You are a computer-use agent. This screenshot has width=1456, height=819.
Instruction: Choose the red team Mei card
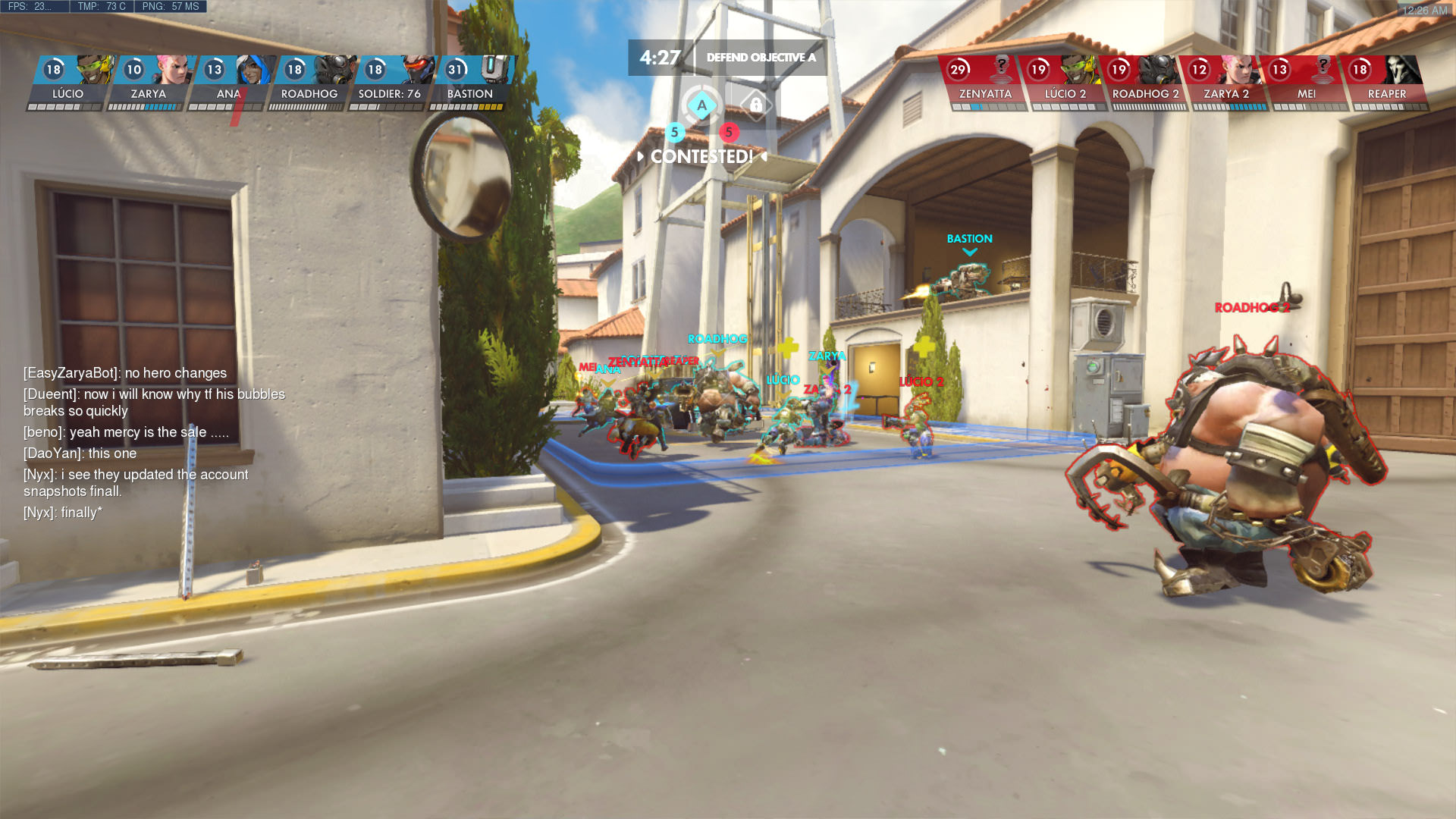pos(1306,83)
